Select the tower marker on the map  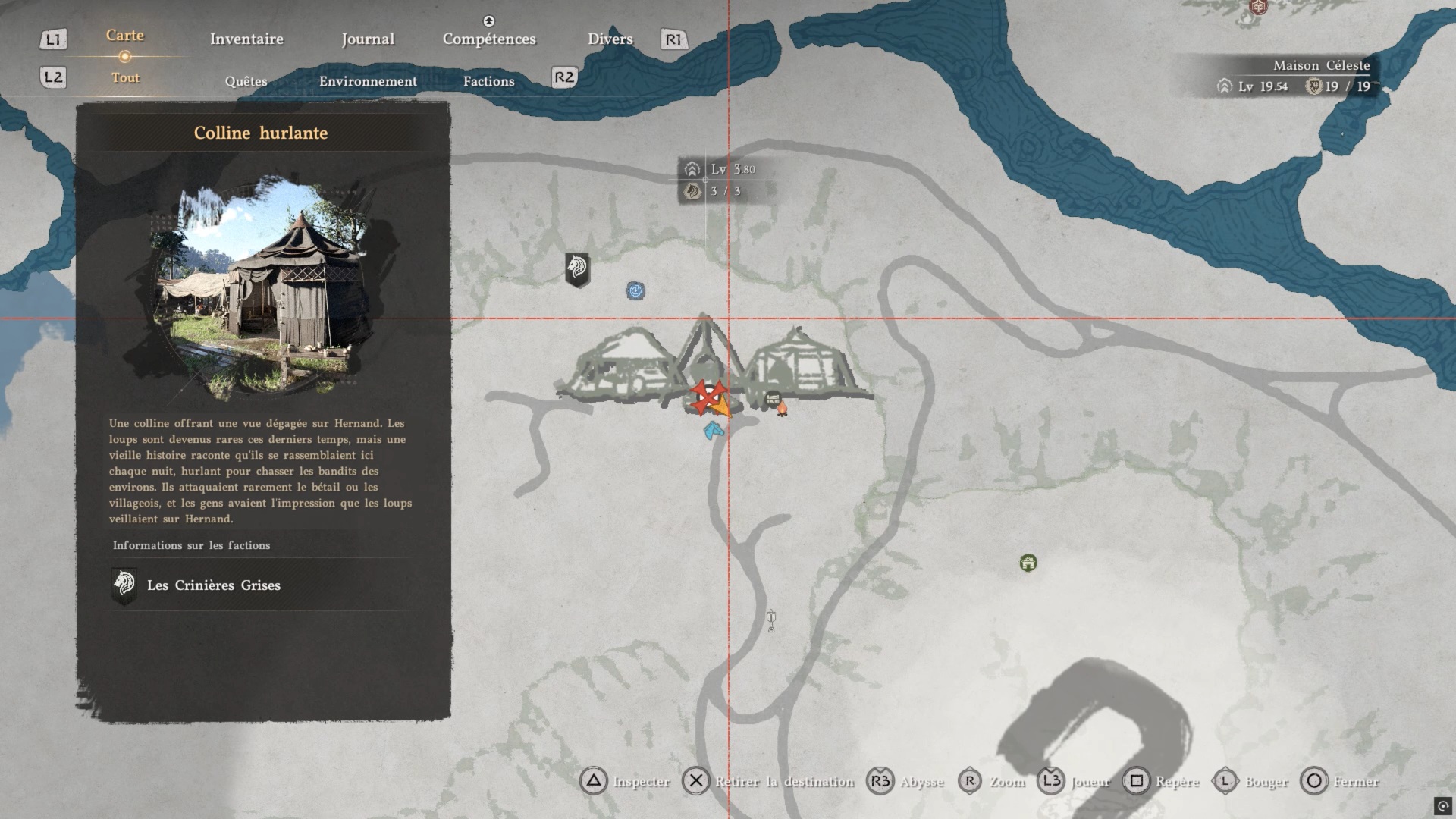[x=771, y=620]
